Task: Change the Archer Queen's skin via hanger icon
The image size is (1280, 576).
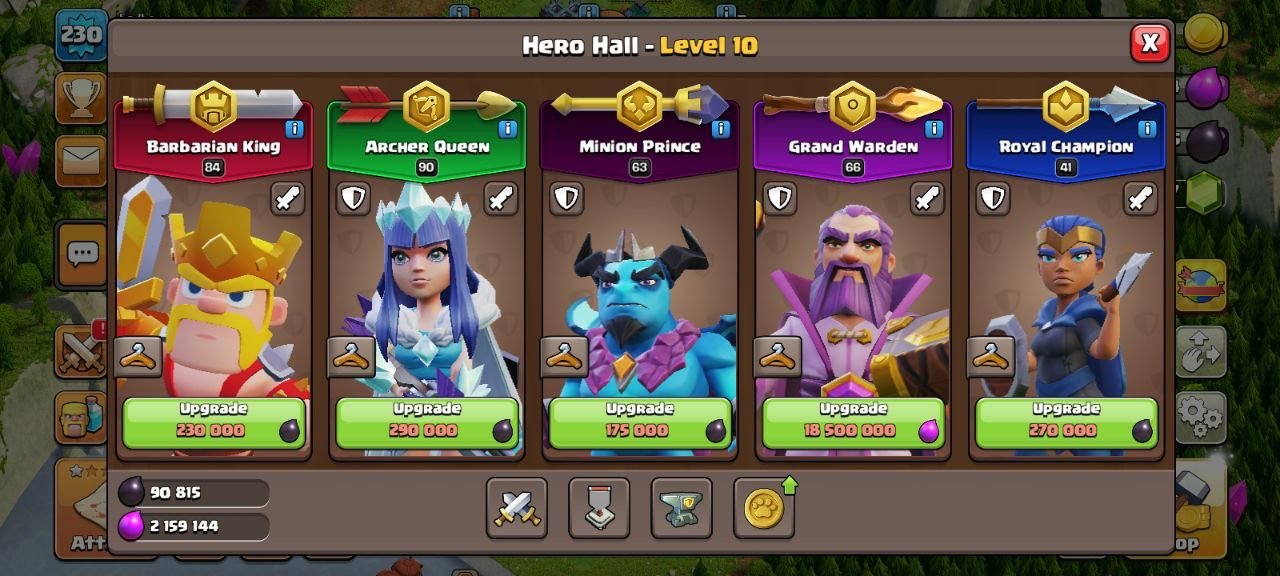Action: click(x=351, y=356)
